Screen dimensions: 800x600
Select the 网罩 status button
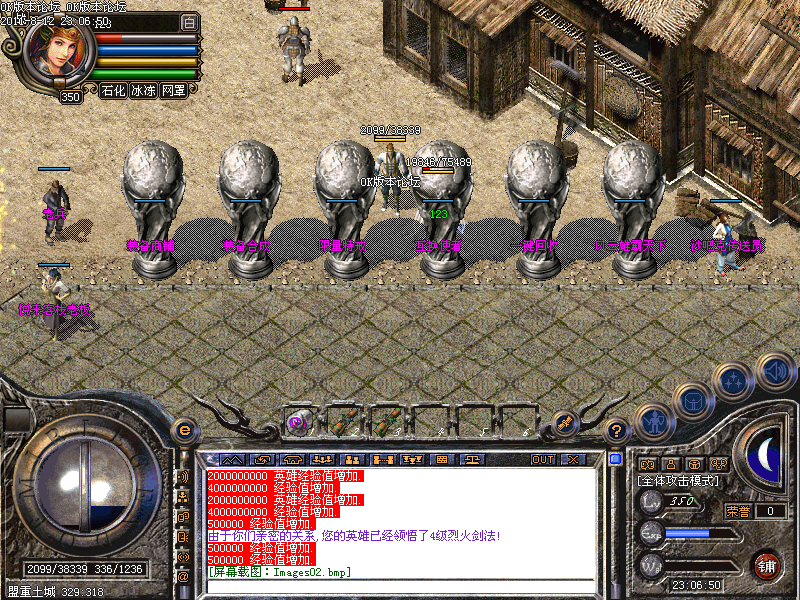coord(173,90)
